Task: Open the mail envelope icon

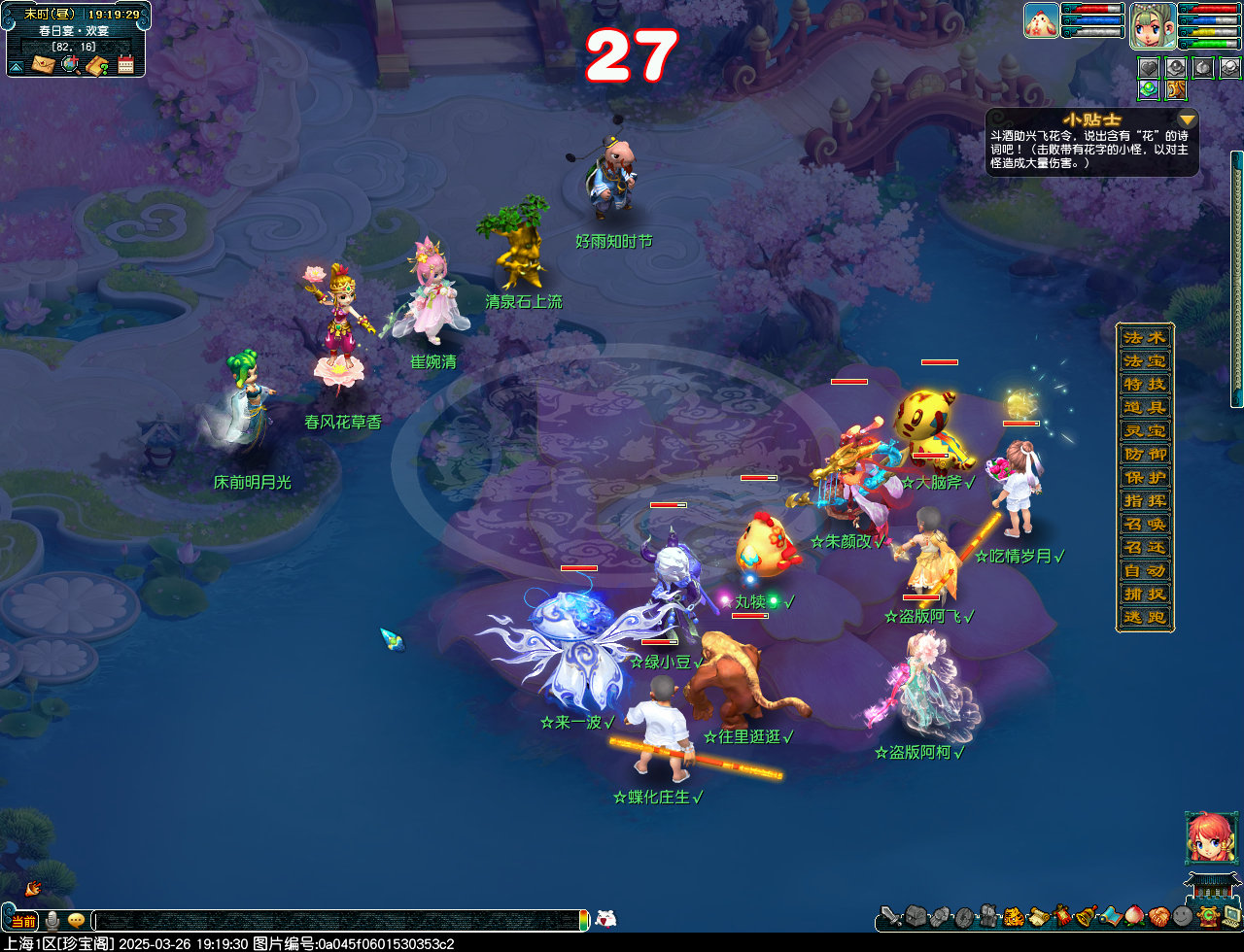Action: coord(43,65)
